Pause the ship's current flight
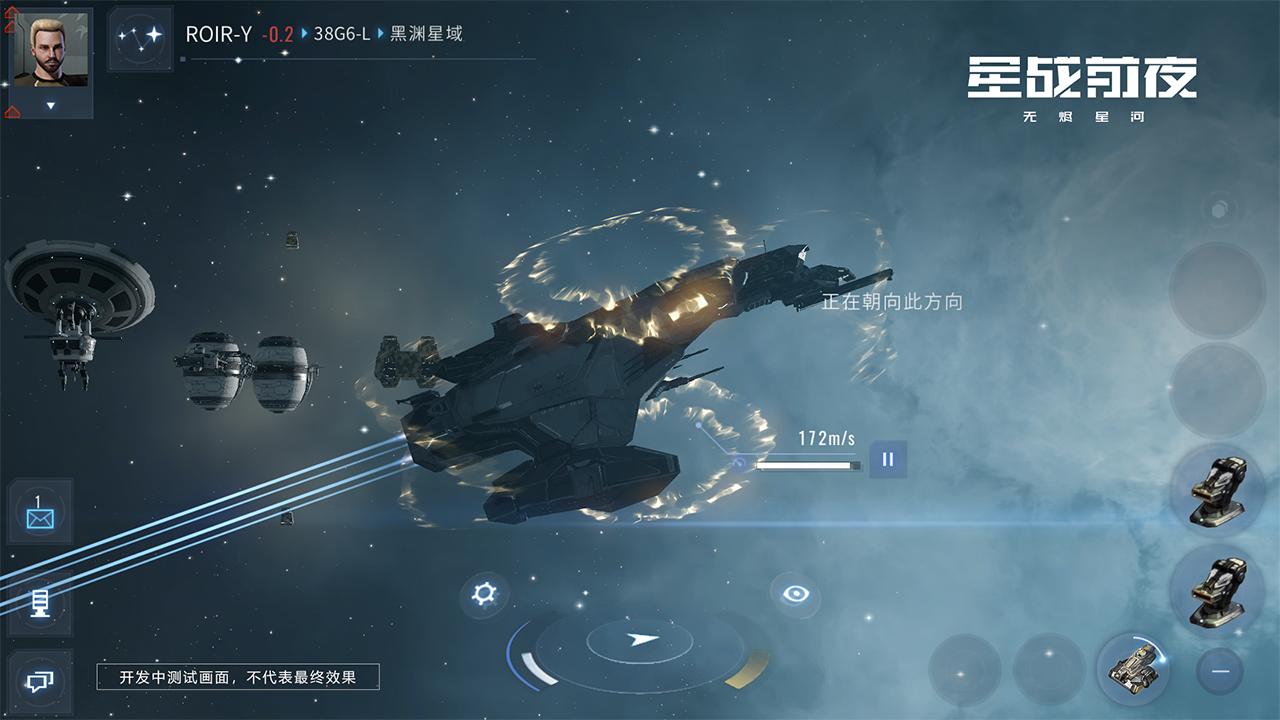 click(886, 461)
